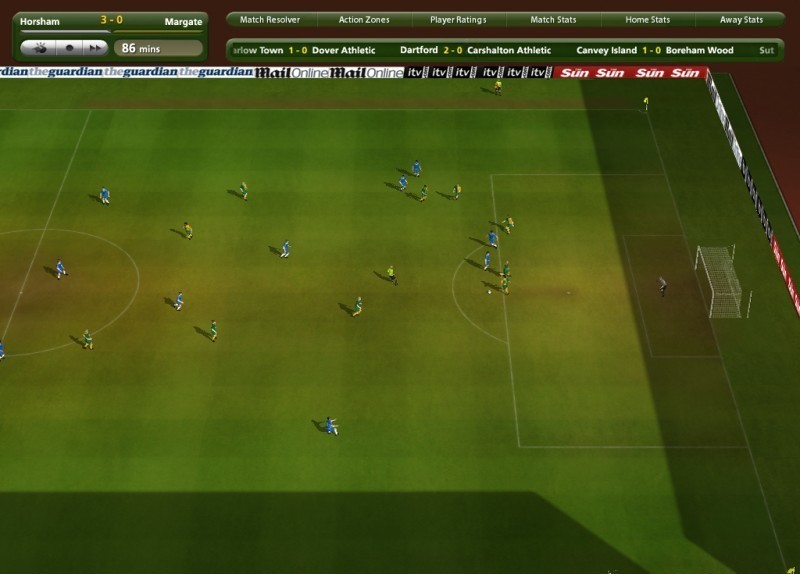Switch to Home Stats
This screenshot has width=800, height=574.
[647, 20]
